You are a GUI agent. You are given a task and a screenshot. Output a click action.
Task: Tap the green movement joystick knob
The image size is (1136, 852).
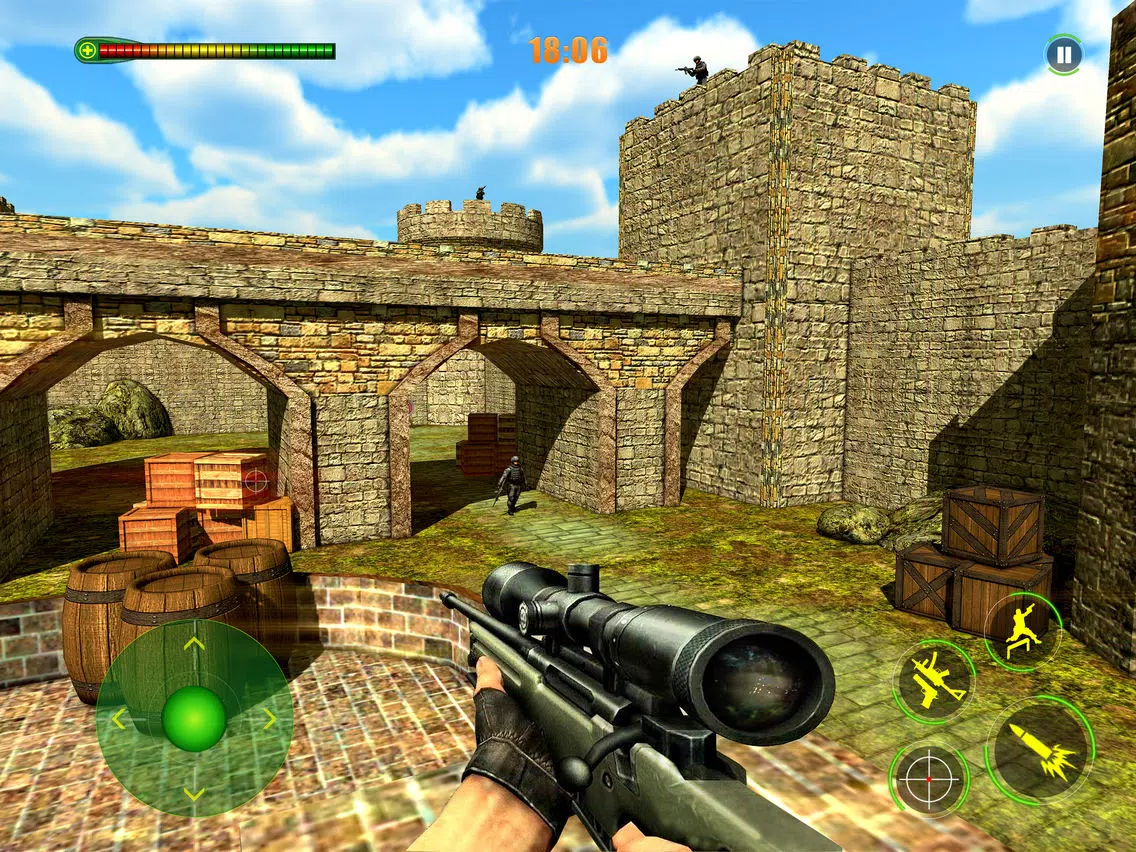pos(194,719)
